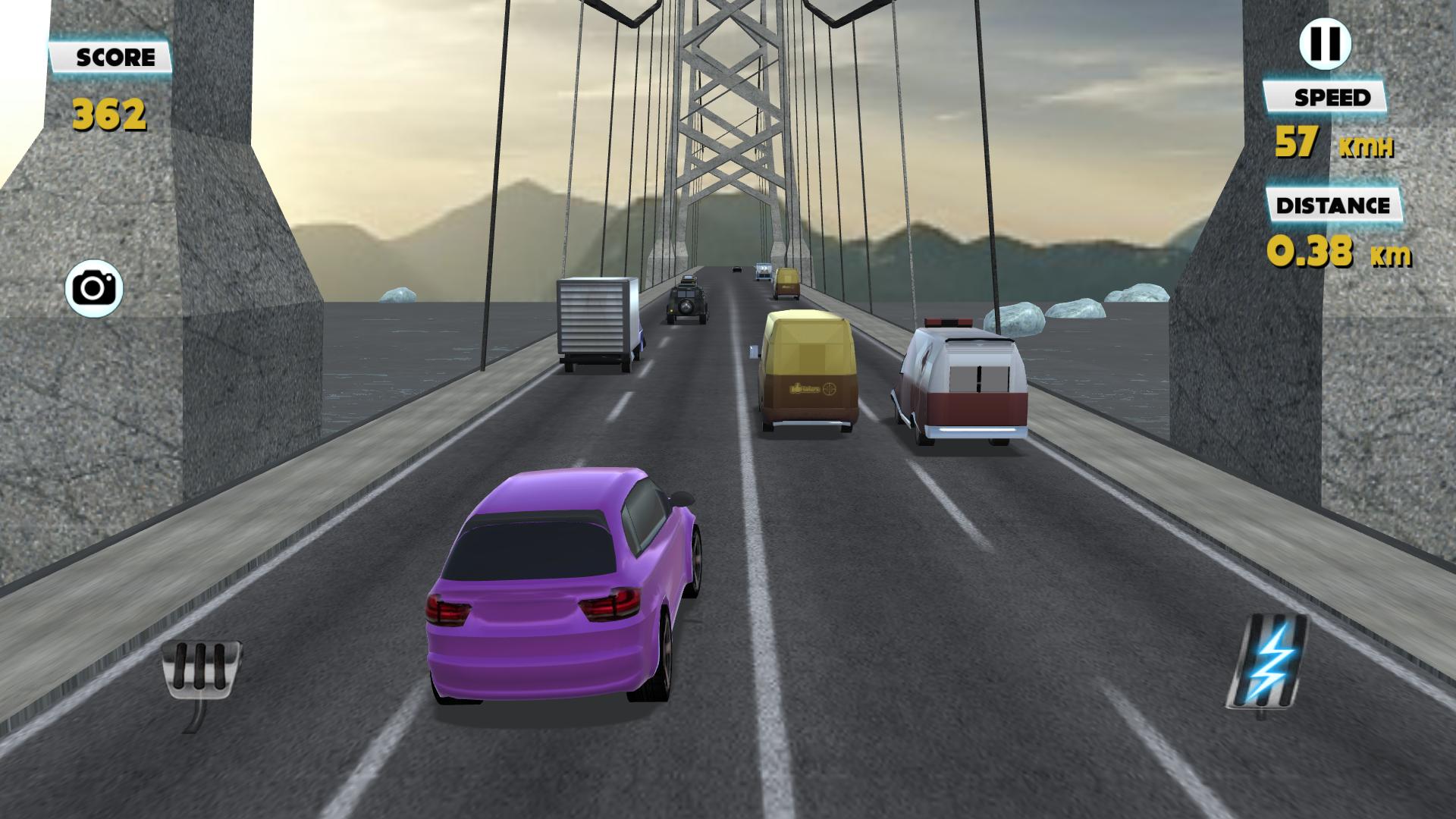Click the 0.38 KM distance value
Screen dimensions: 1456x819
point(1338,250)
